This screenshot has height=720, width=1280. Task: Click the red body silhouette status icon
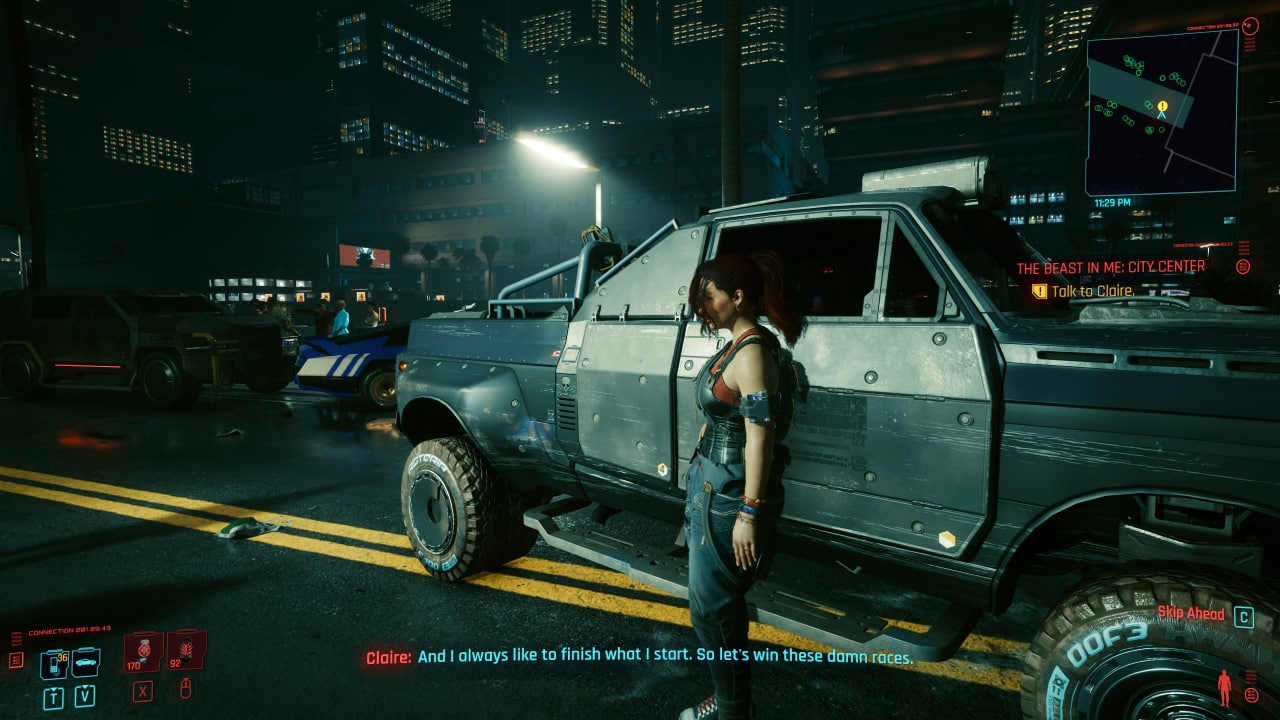pos(1224,688)
